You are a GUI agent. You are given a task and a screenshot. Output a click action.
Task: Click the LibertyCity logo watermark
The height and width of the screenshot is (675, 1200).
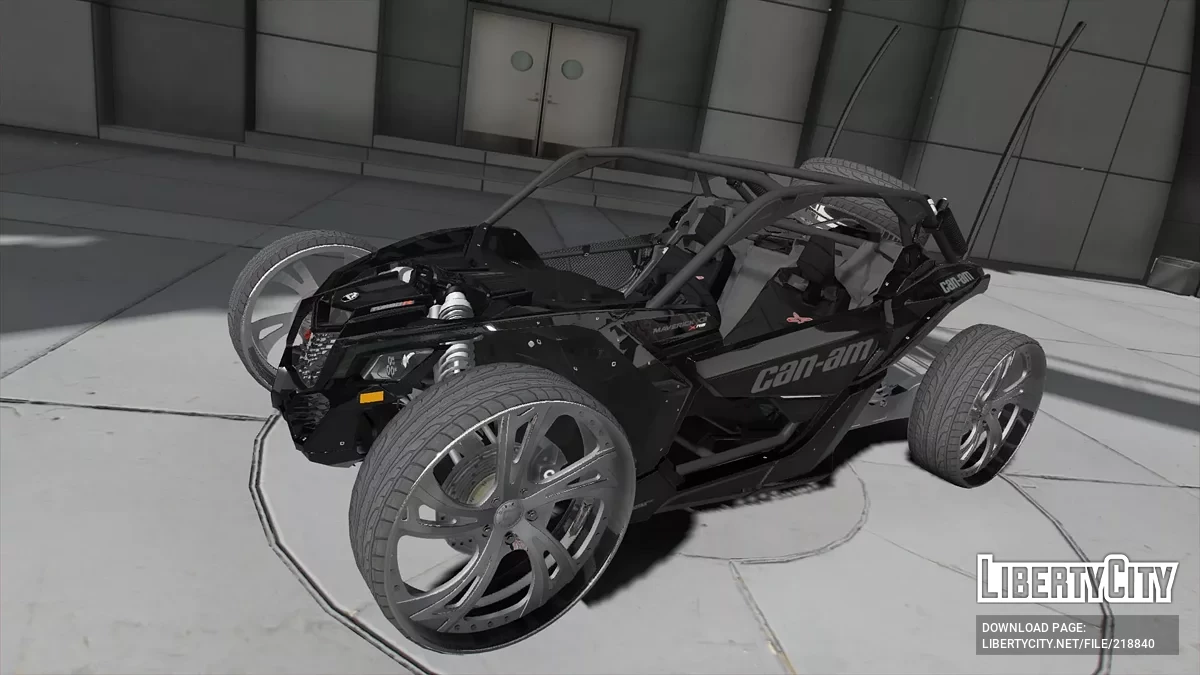click(1076, 579)
